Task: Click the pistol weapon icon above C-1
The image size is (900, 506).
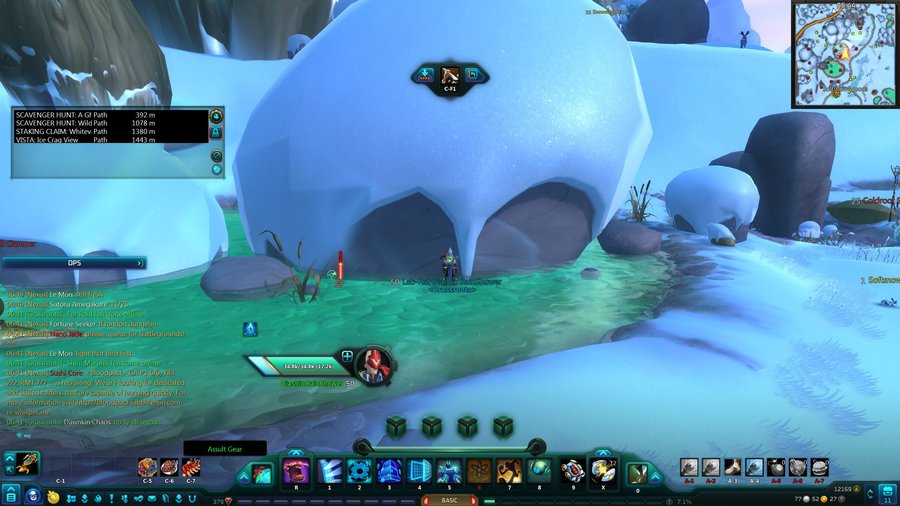Action: click(27, 464)
